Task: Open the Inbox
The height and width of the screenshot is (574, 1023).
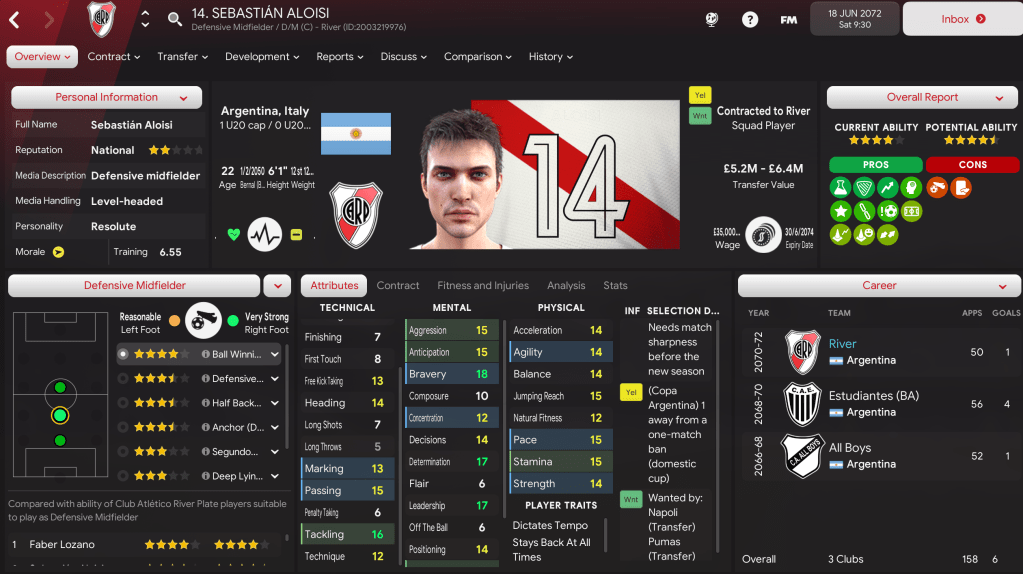Action: (x=962, y=19)
